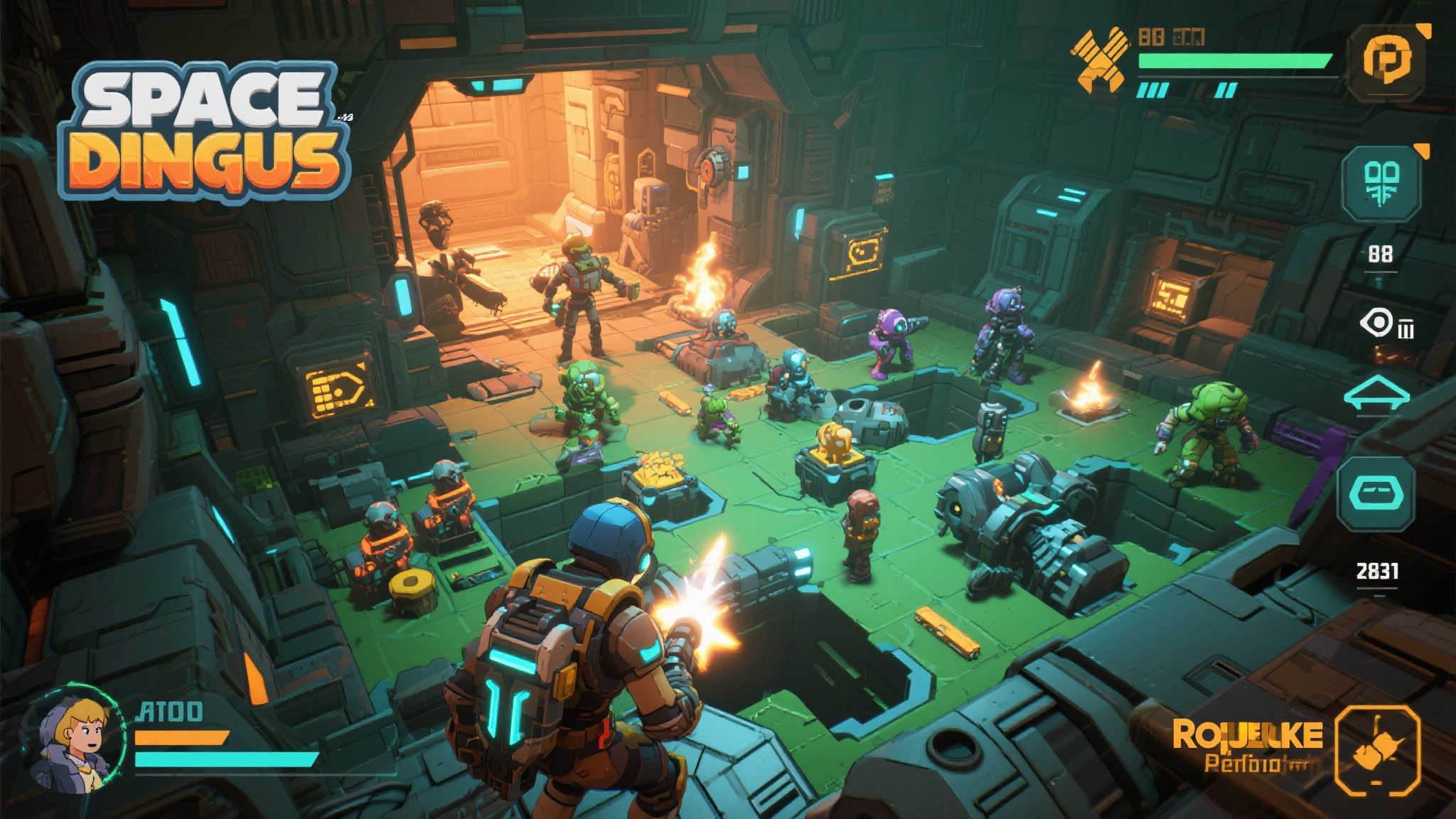
Task: Toggle the white eye vision icon
Action: (1378, 323)
